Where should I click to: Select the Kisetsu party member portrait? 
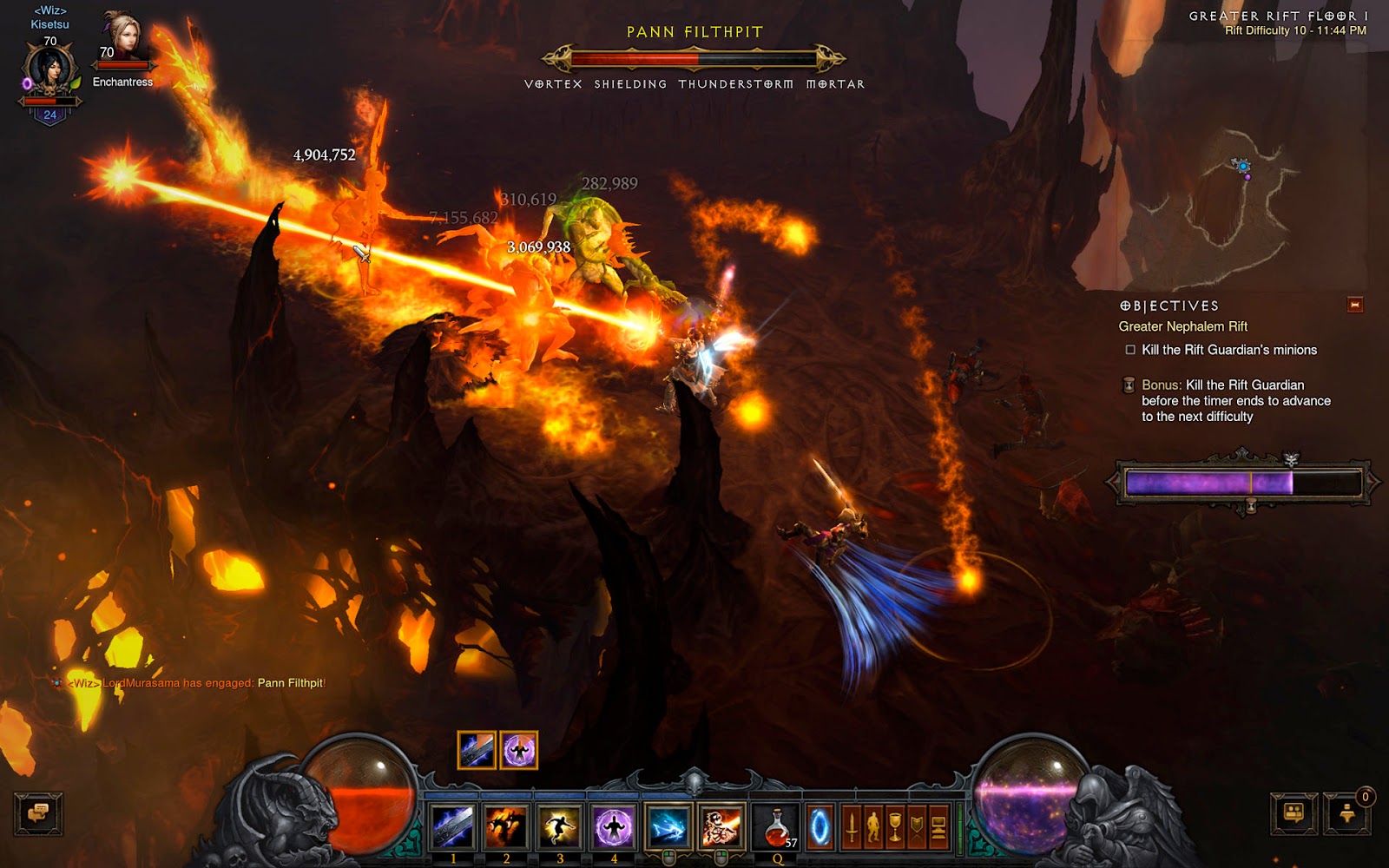pos(49,72)
